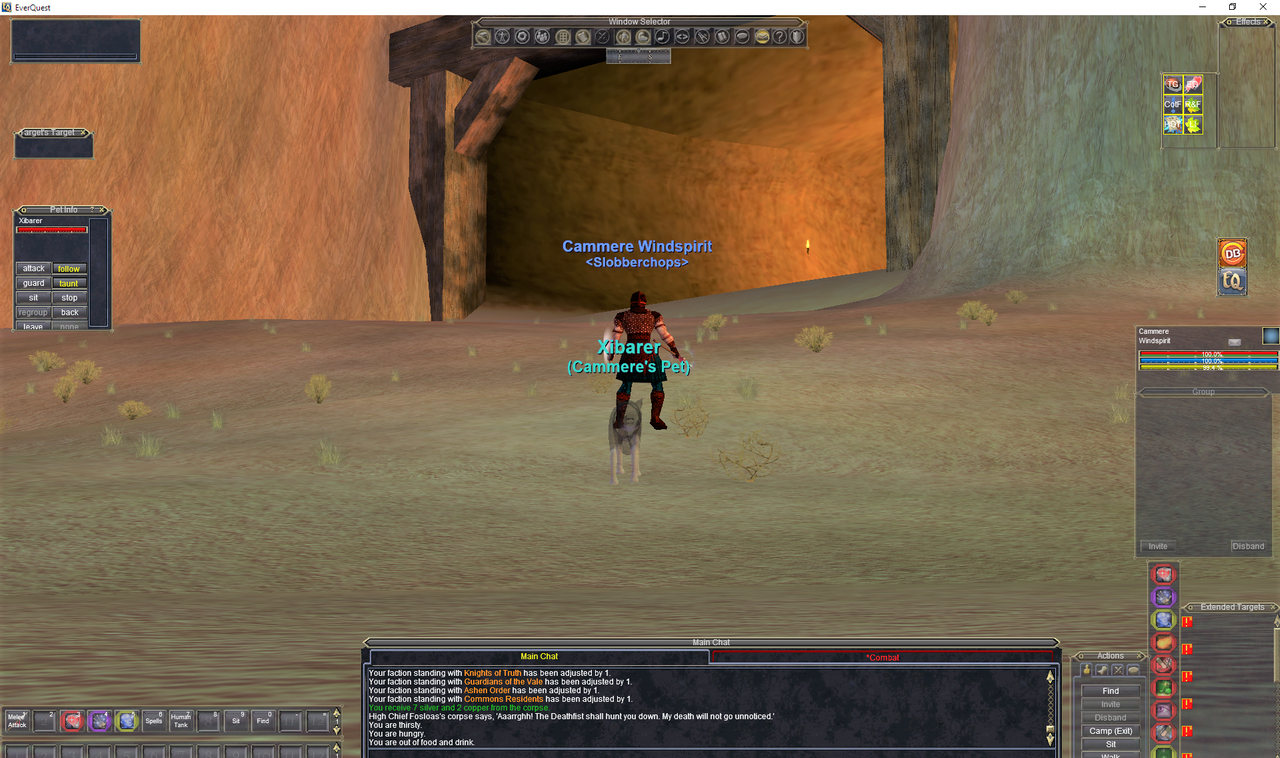Screen dimensions: 1280x758
Task: Select the Main Chat tab
Action: pyautogui.click(x=540, y=657)
